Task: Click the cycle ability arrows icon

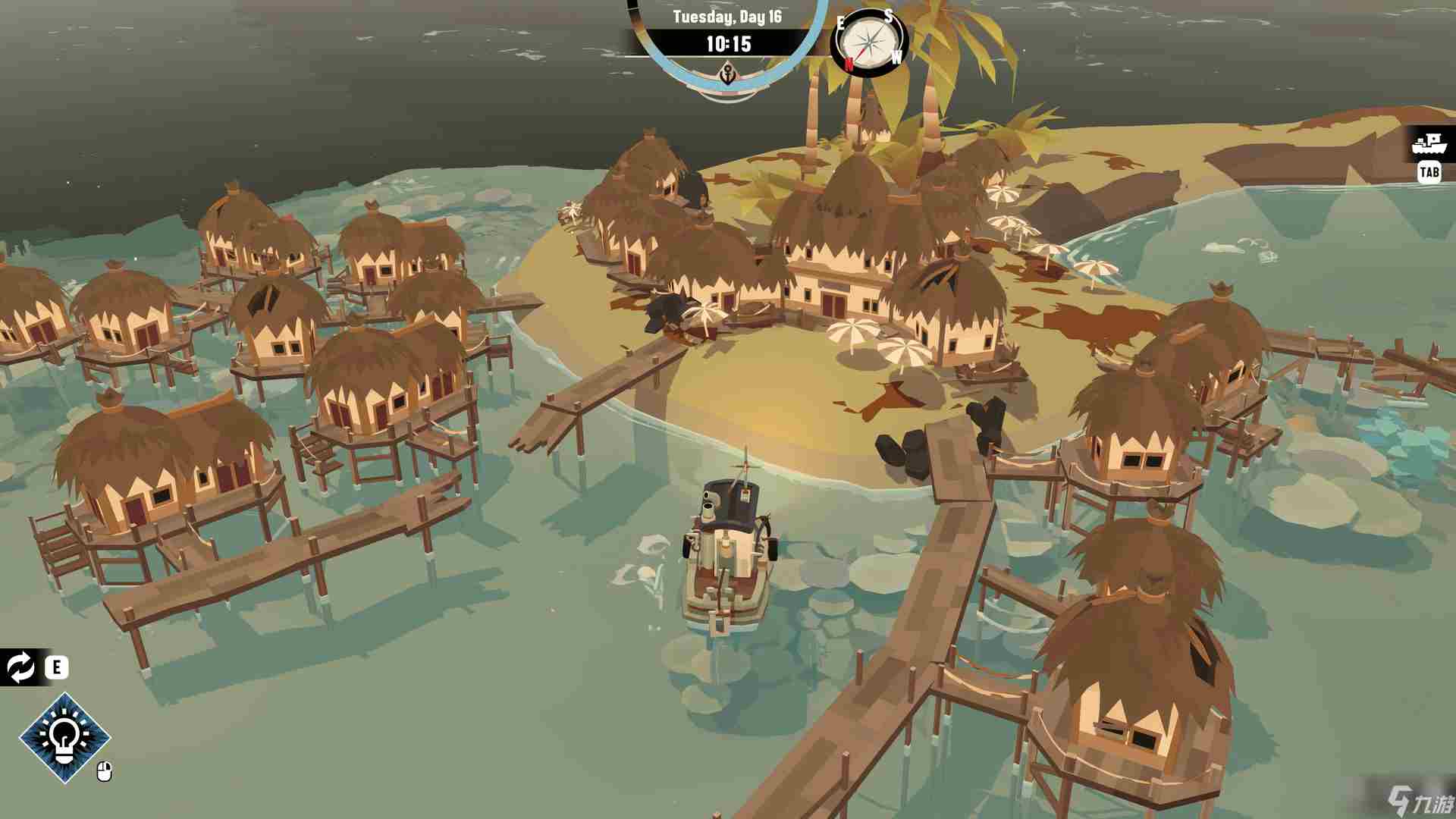Action: point(20,667)
